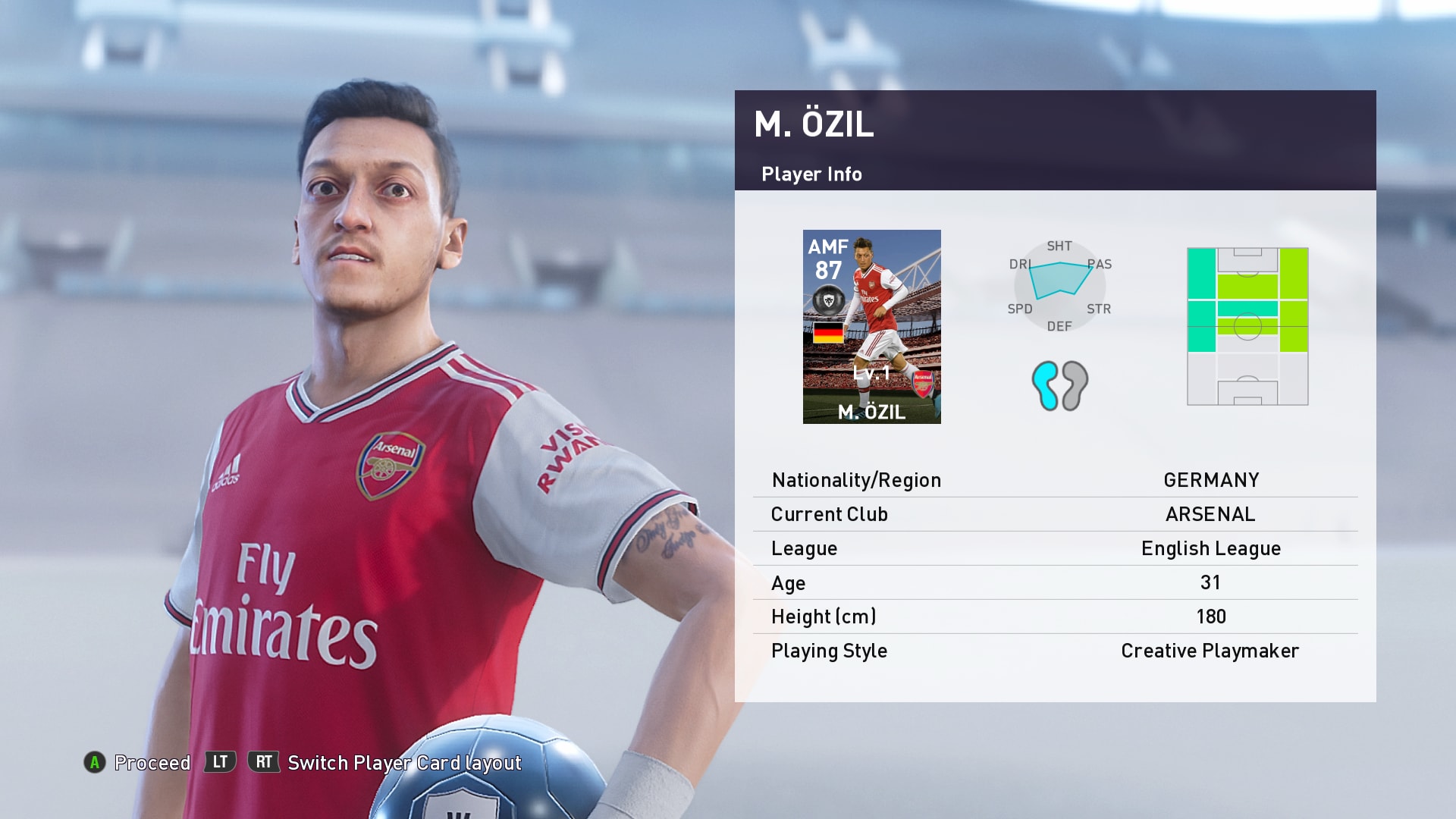Choose the League info row
This screenshot has width=1456, height=819.
(1055, 548)
